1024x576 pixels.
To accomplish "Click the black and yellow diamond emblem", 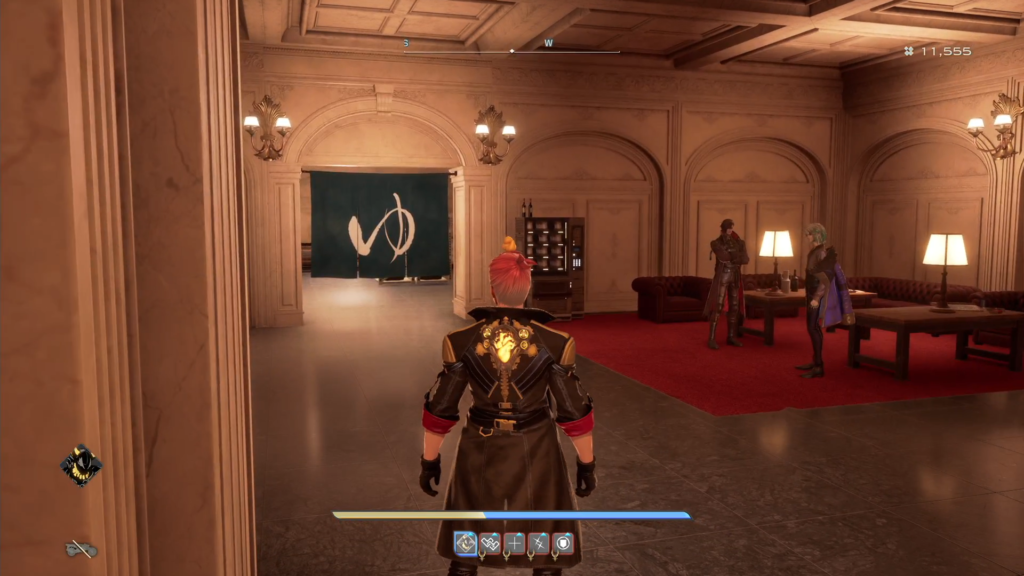I will [80, 465].
